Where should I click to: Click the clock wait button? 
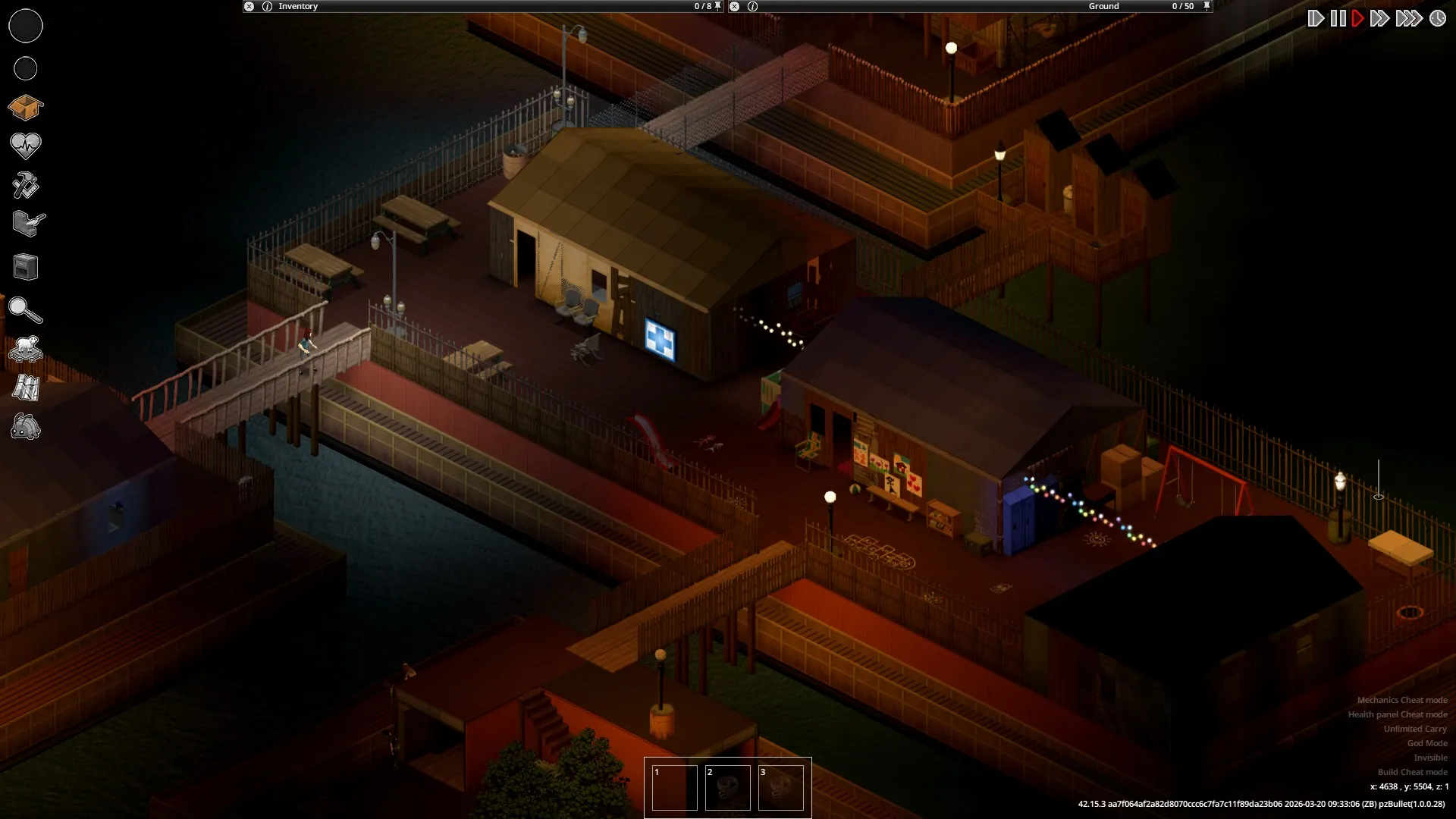click(x=1438, y=18)
